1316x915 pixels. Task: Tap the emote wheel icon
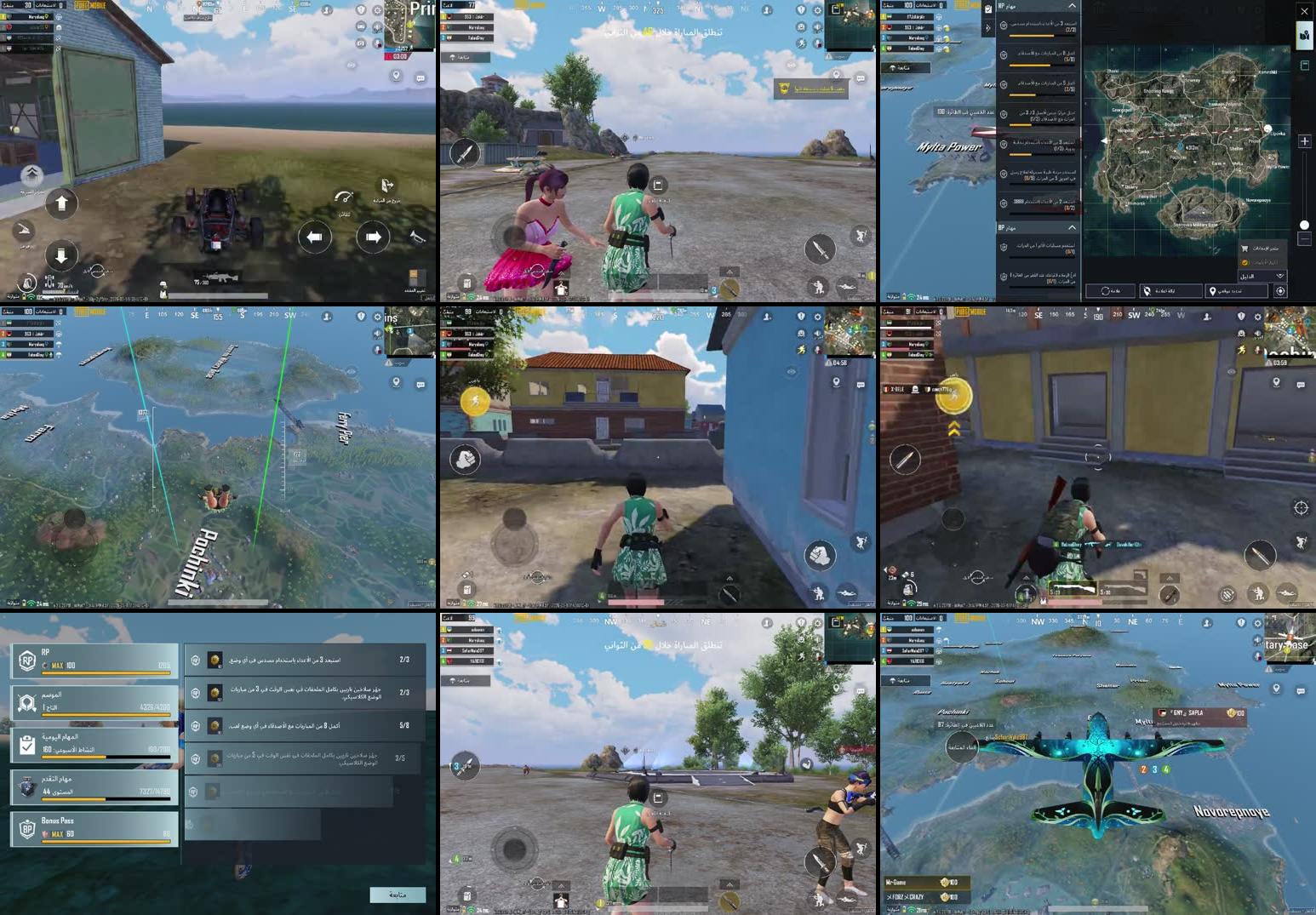click(x=802, y=28)
